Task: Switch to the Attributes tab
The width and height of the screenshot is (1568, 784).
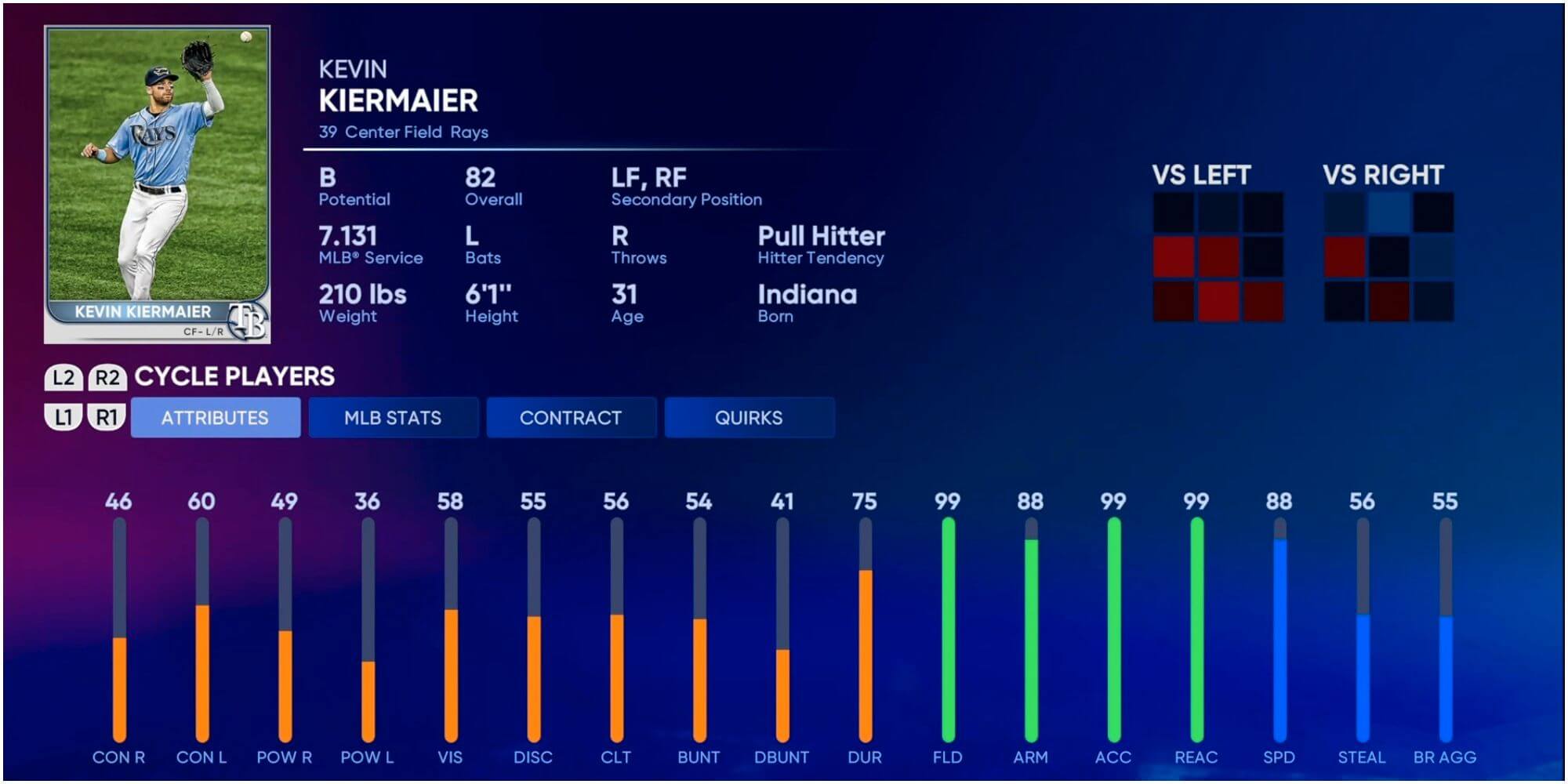Action: (x=215, y=418)
